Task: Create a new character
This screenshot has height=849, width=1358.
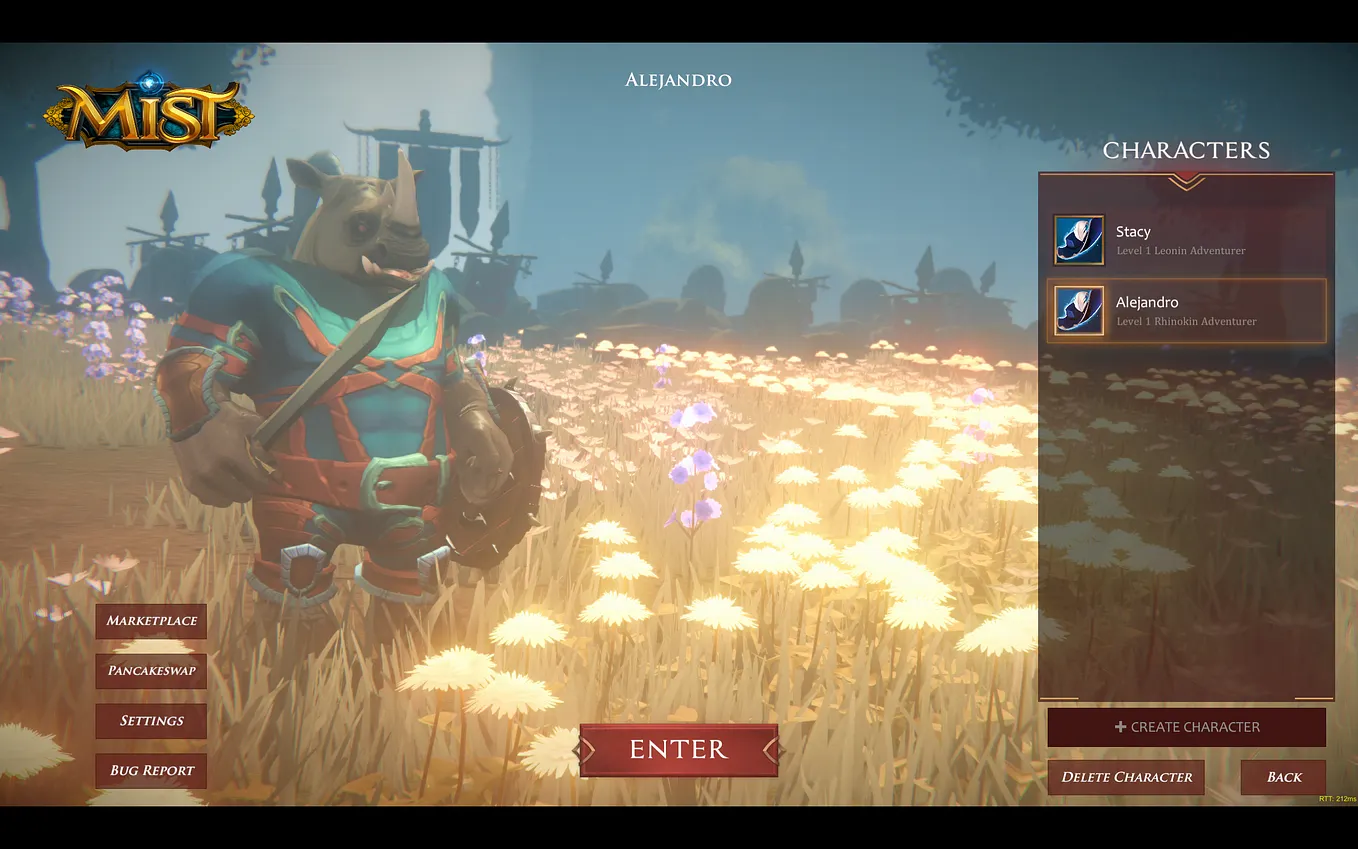Action: pyautogui.click(x=1186, y=727)
